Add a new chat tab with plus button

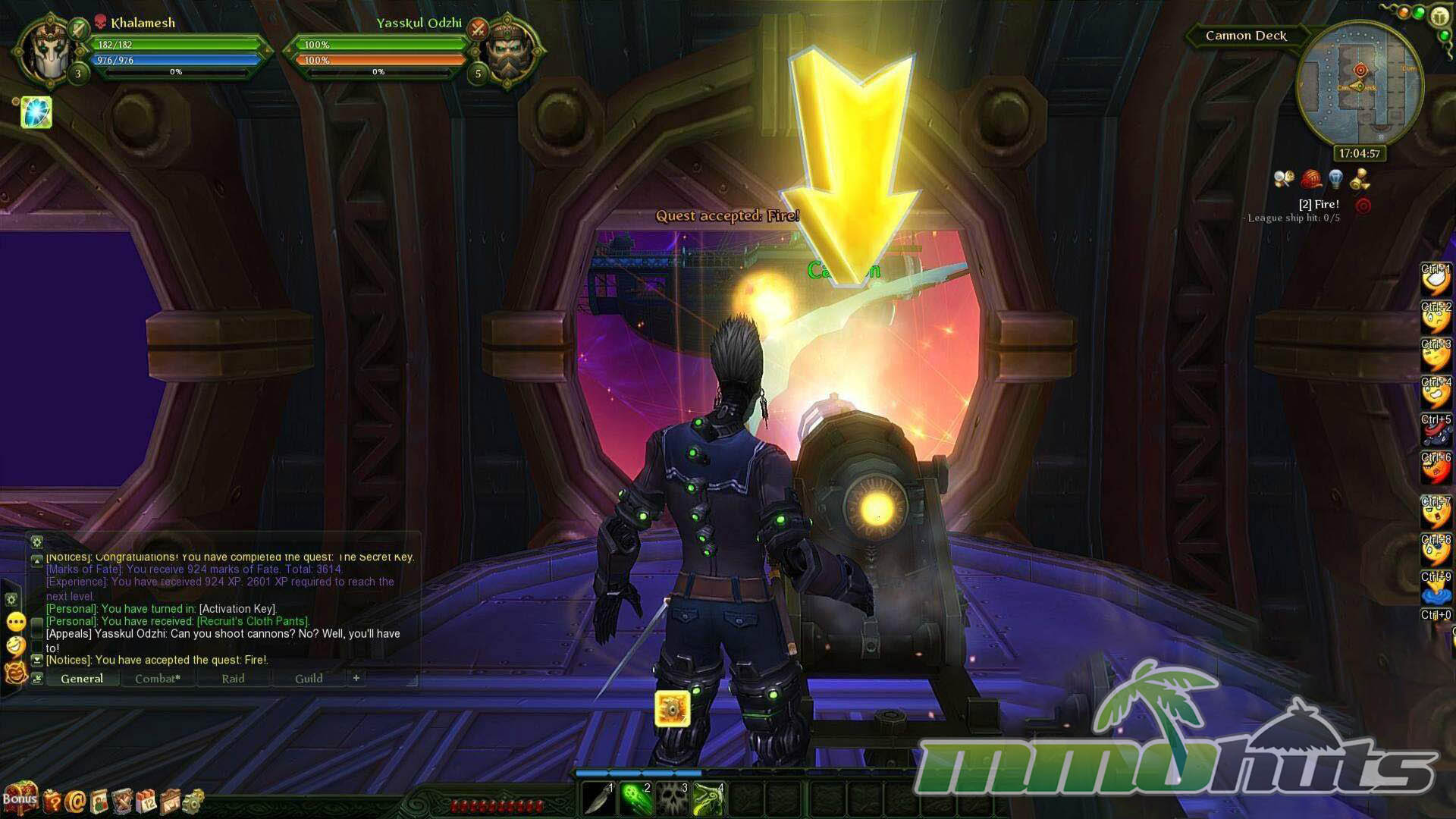356,678
